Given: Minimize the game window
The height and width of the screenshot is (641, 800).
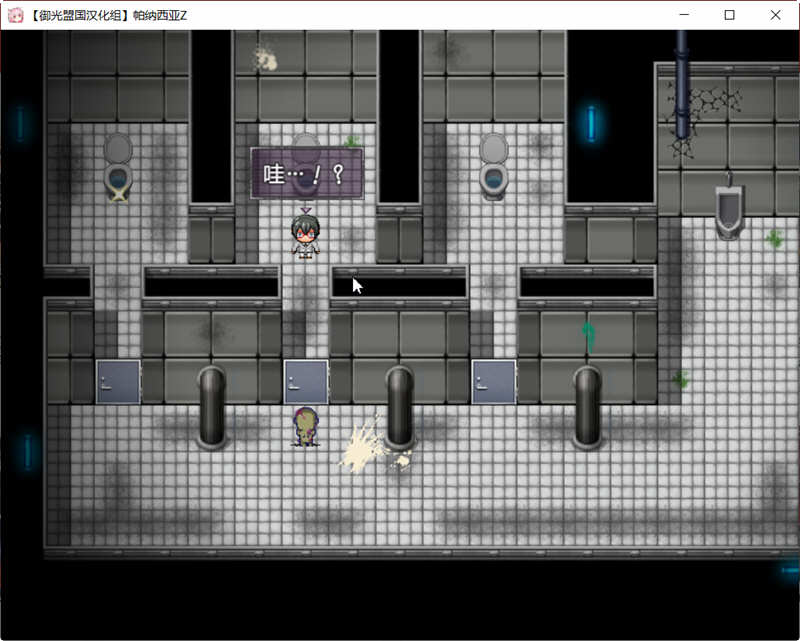Looking at the screenshot, I should [x=684, y=15].
